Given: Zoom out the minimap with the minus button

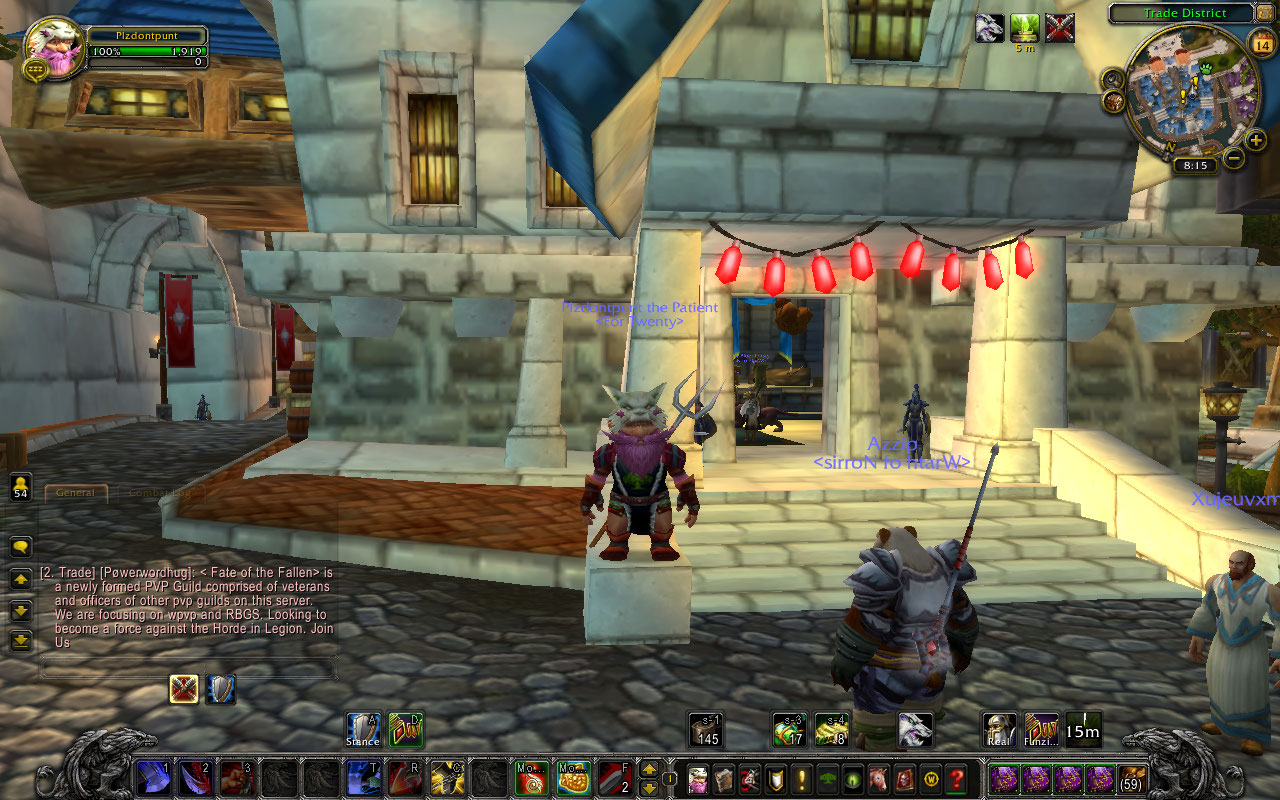Looking at the screenshot, I should click(1234, 157).
